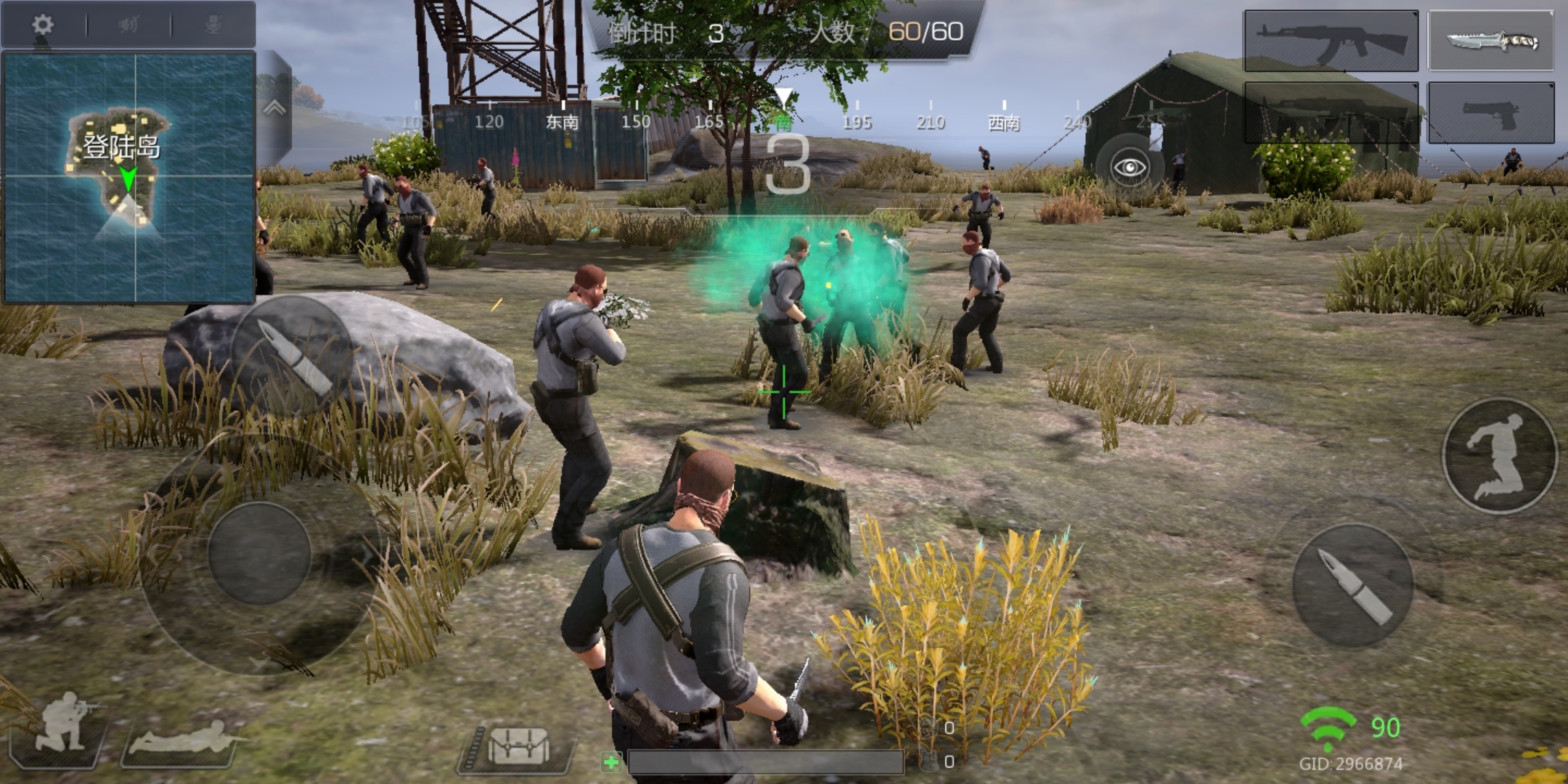Tap the fire button above the movement joystick
Viewport: 1568px width, 784px height.
pos(292,356)
